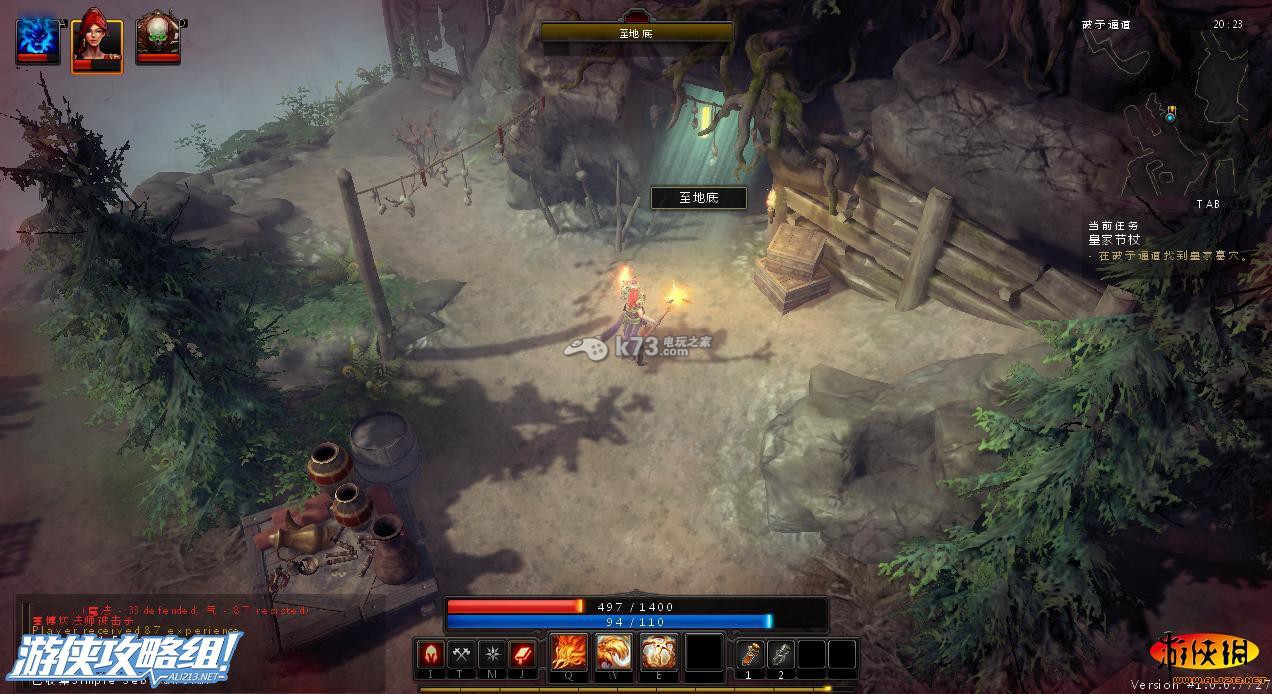1272x694 pixels.
Task: Select the 皇家节杖 quest tracker entry
Action: [1114, 240]
